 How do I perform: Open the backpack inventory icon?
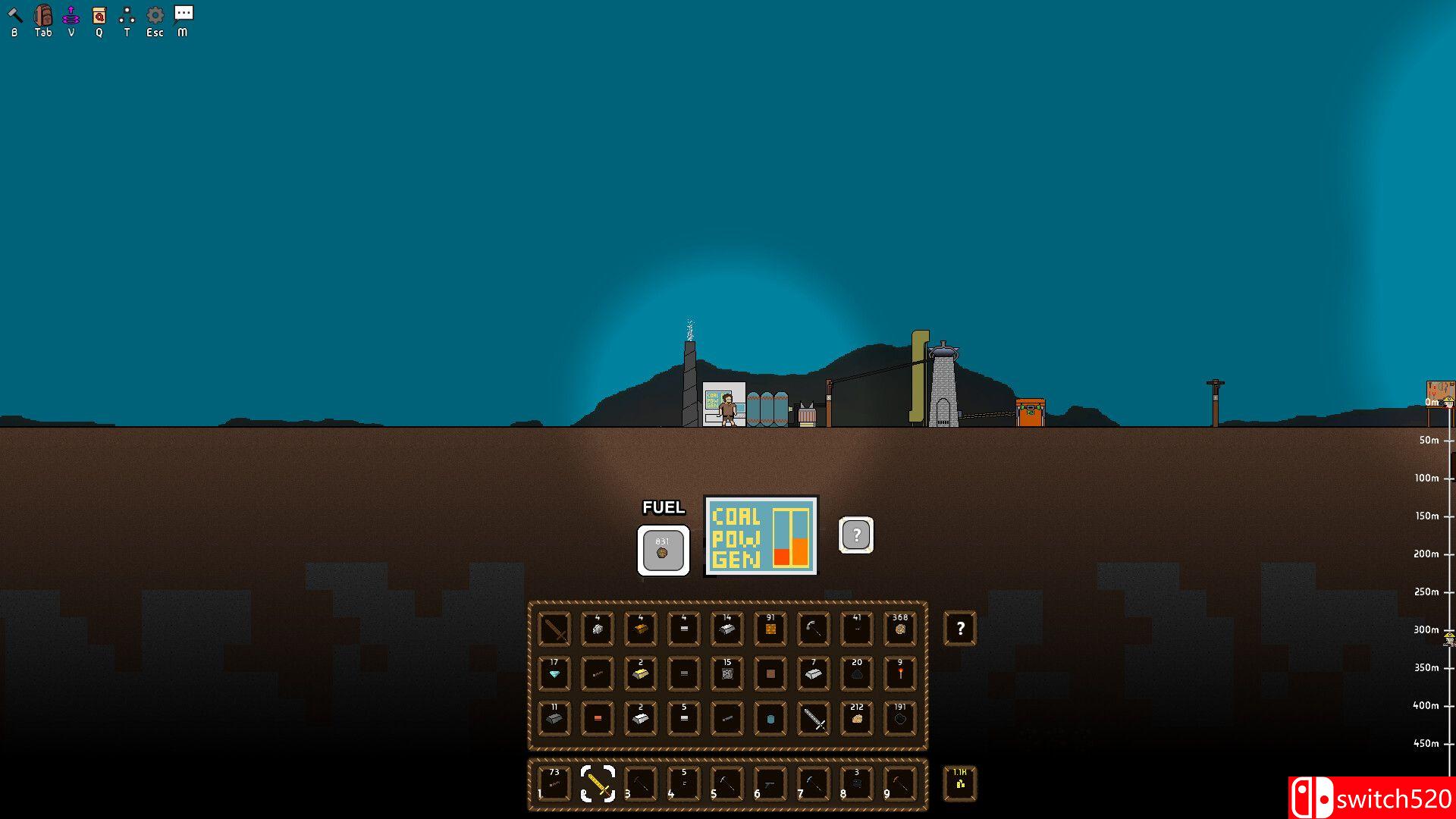pos(42,14)
